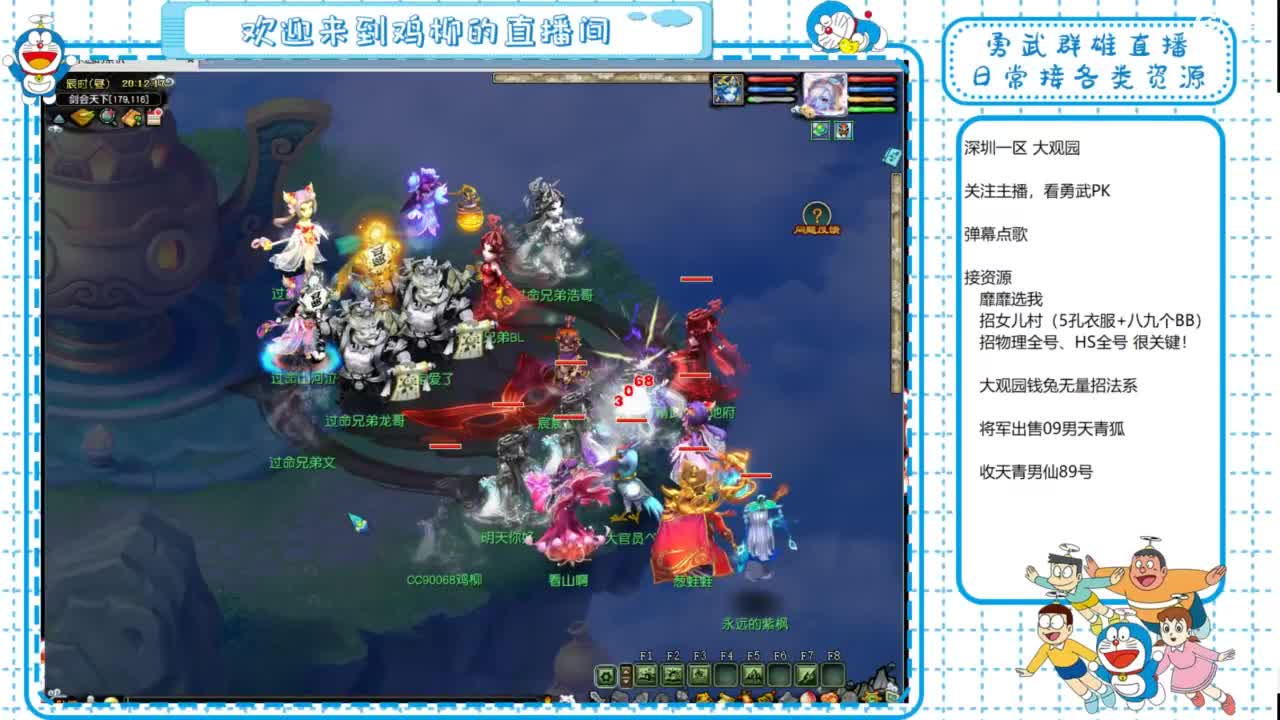The width and height of the screenshot is (1280, 720).
Task: Select the F7 quick skill slot icon
Action: (806, 675)
